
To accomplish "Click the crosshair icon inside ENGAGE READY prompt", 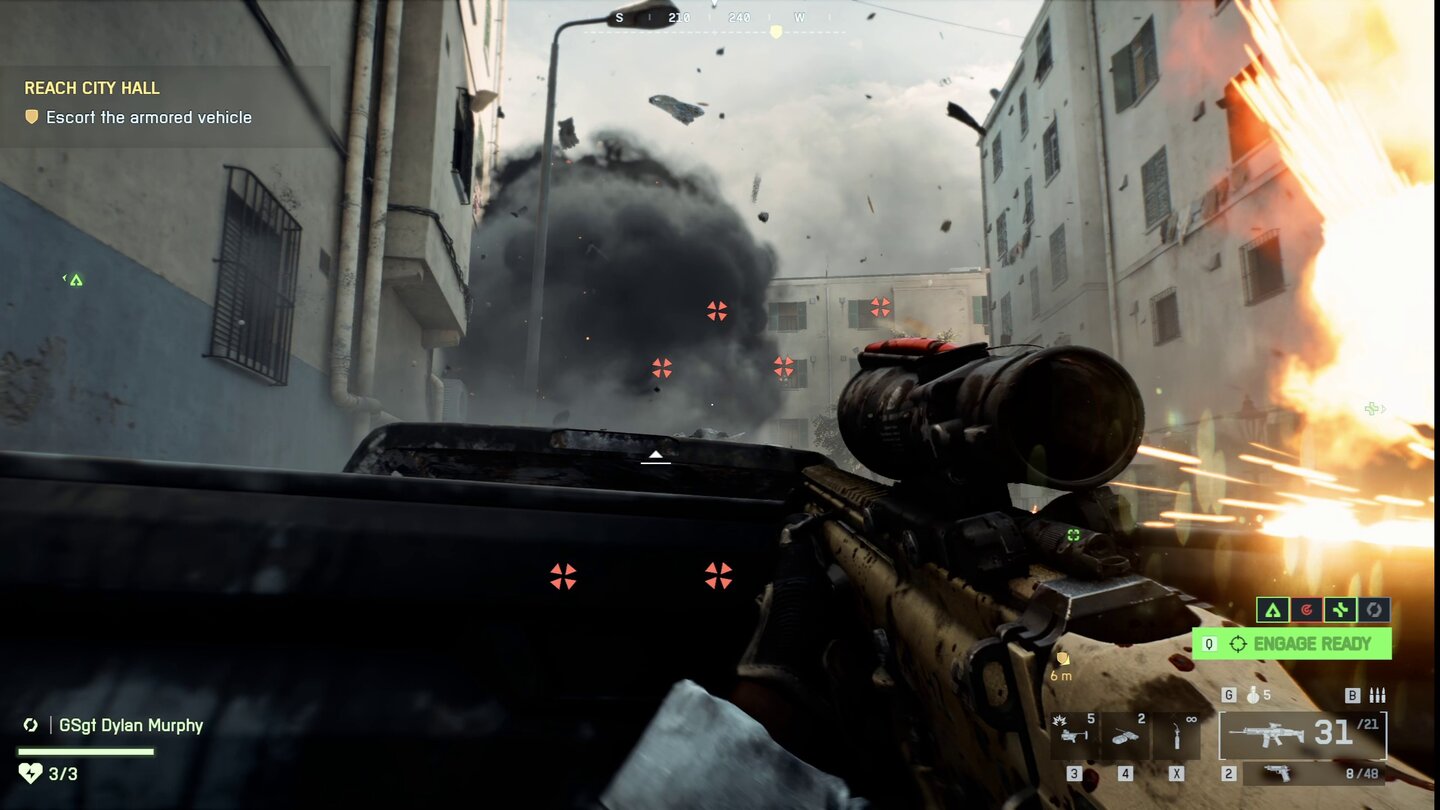I will point(1236,644).
